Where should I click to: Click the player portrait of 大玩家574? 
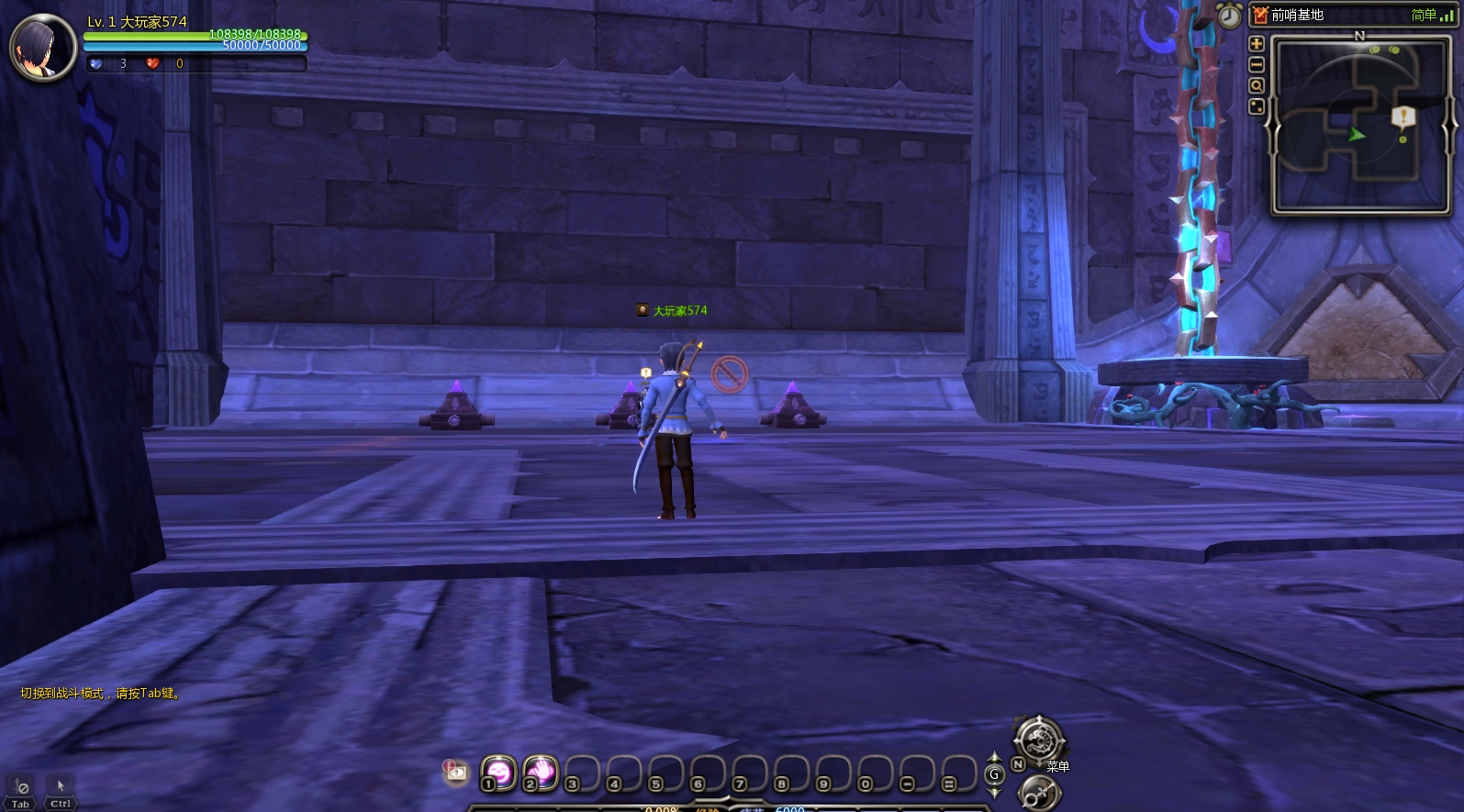tap(43, 48)
